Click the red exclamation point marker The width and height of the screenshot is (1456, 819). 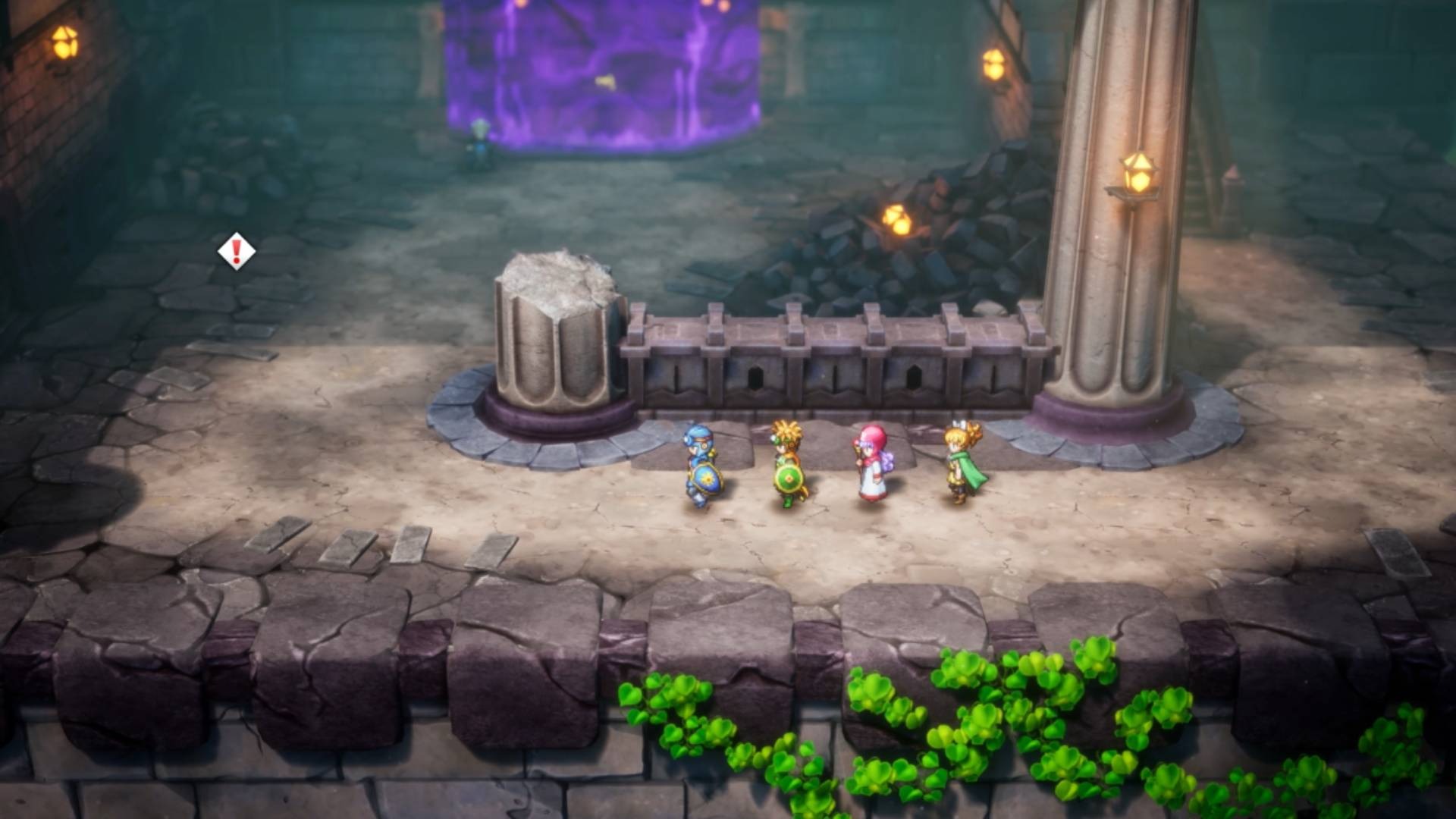[x=237, y=250]
